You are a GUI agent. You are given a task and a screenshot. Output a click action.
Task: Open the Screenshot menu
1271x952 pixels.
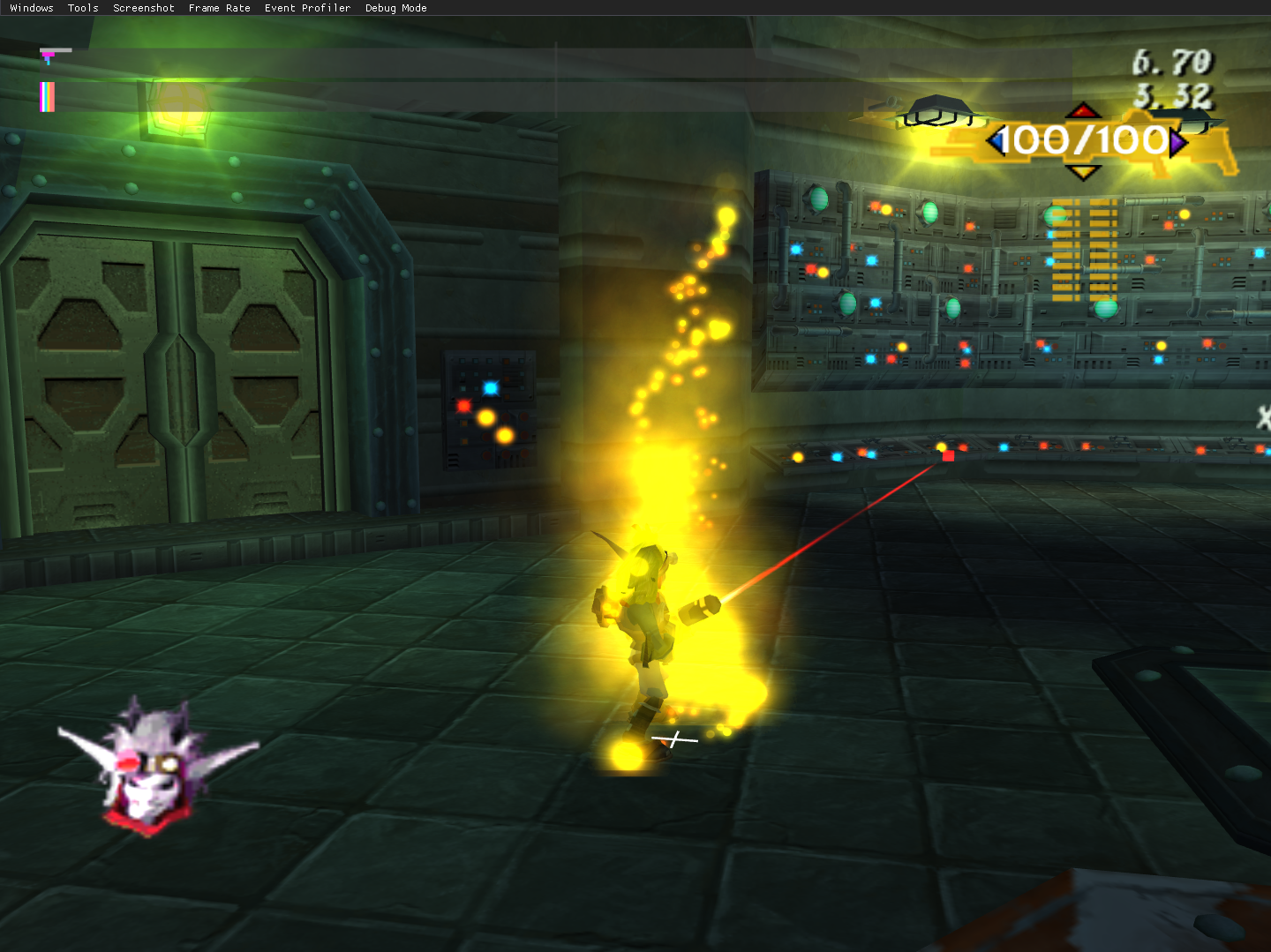coord(144,8)
